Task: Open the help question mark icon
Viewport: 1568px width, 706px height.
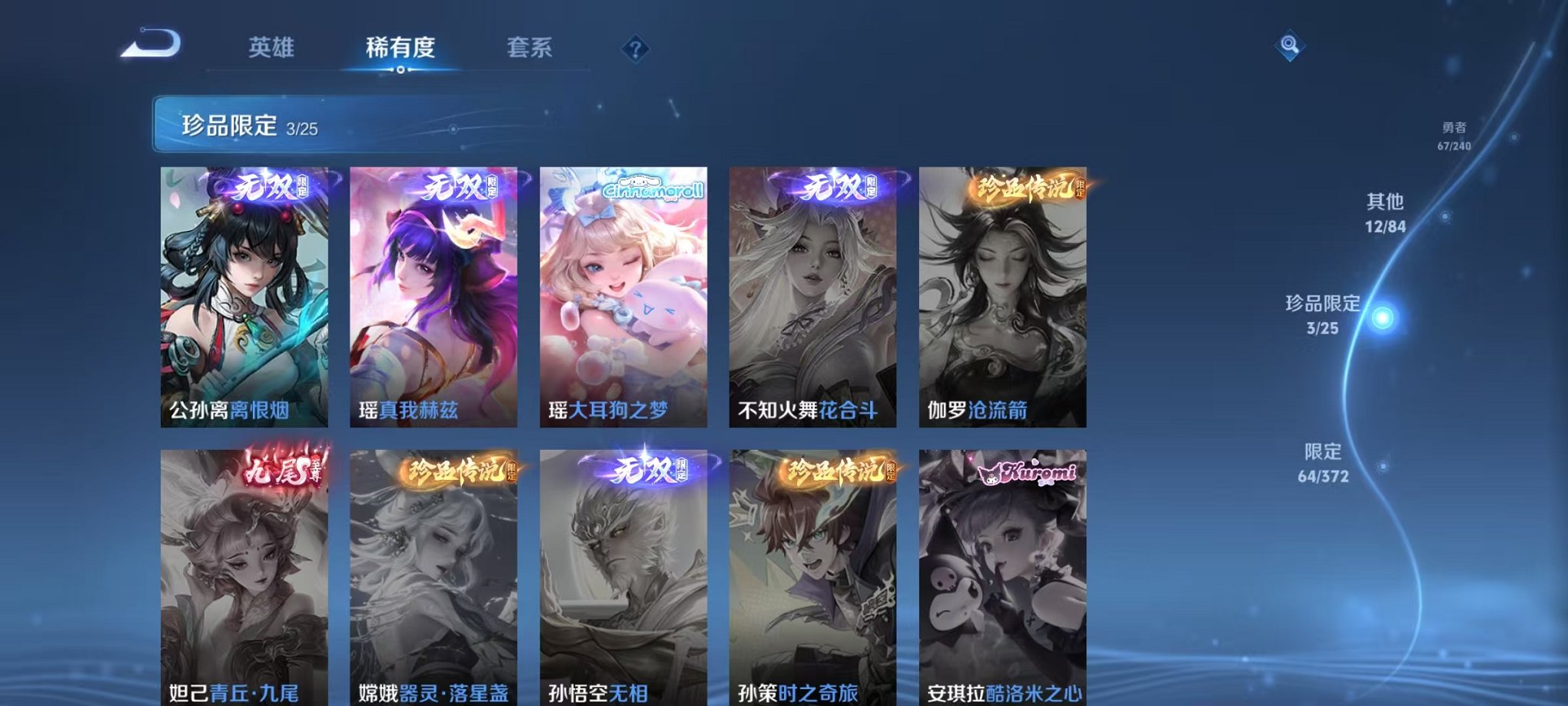Action: 635,49
